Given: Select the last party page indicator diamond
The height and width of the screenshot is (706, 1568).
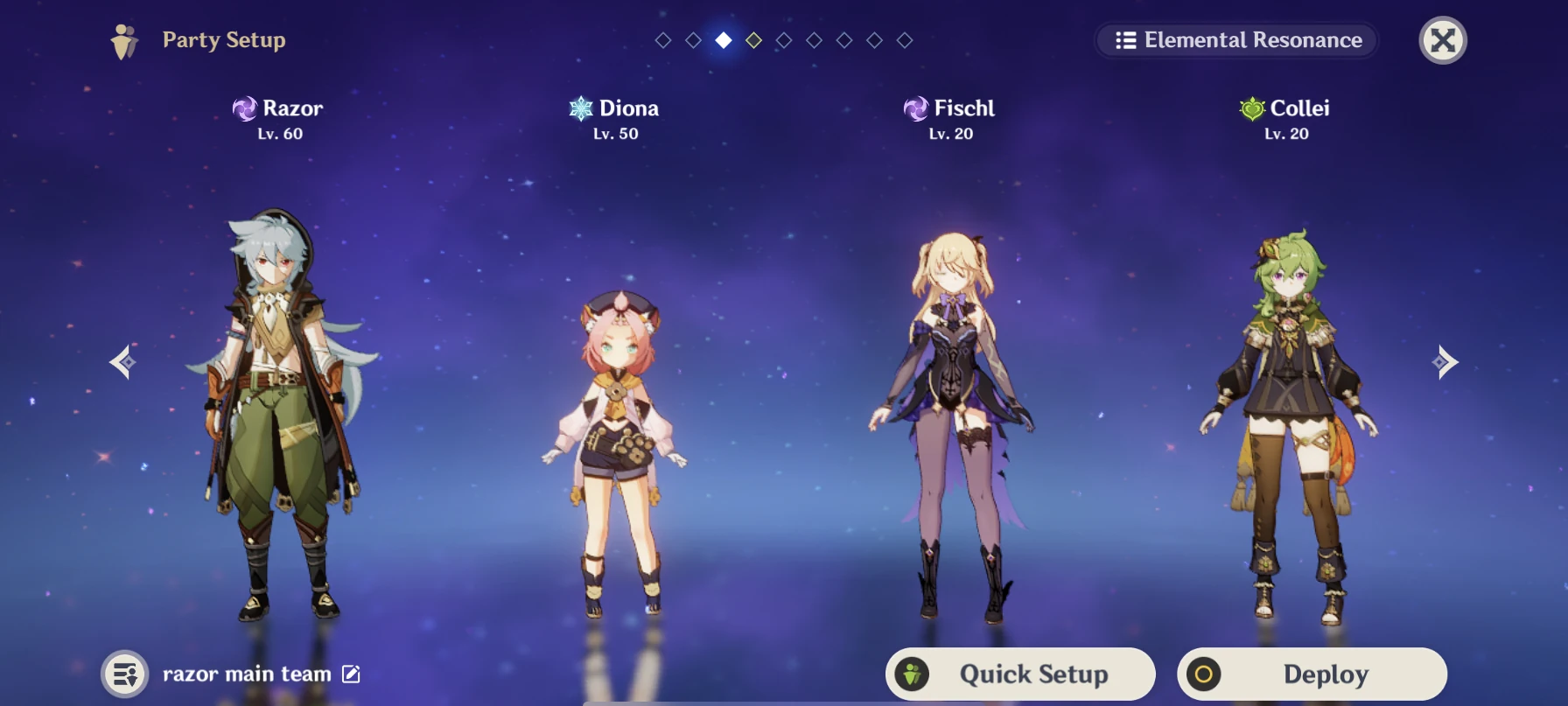Looking at the screenshot, I should tap(903, 39).
